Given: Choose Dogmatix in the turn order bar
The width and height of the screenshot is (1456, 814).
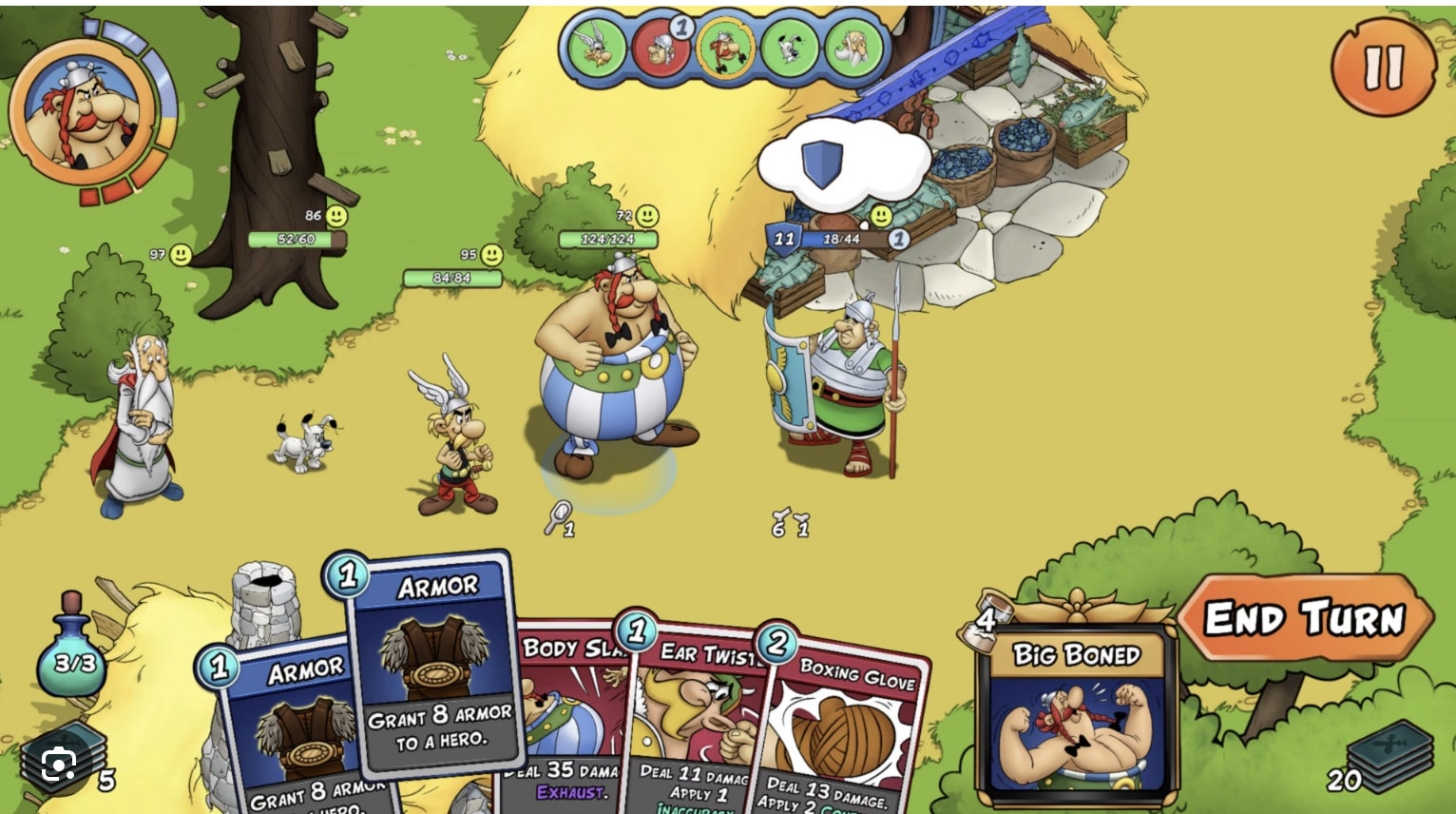Looking at the screenshot, I should [789, 48].
